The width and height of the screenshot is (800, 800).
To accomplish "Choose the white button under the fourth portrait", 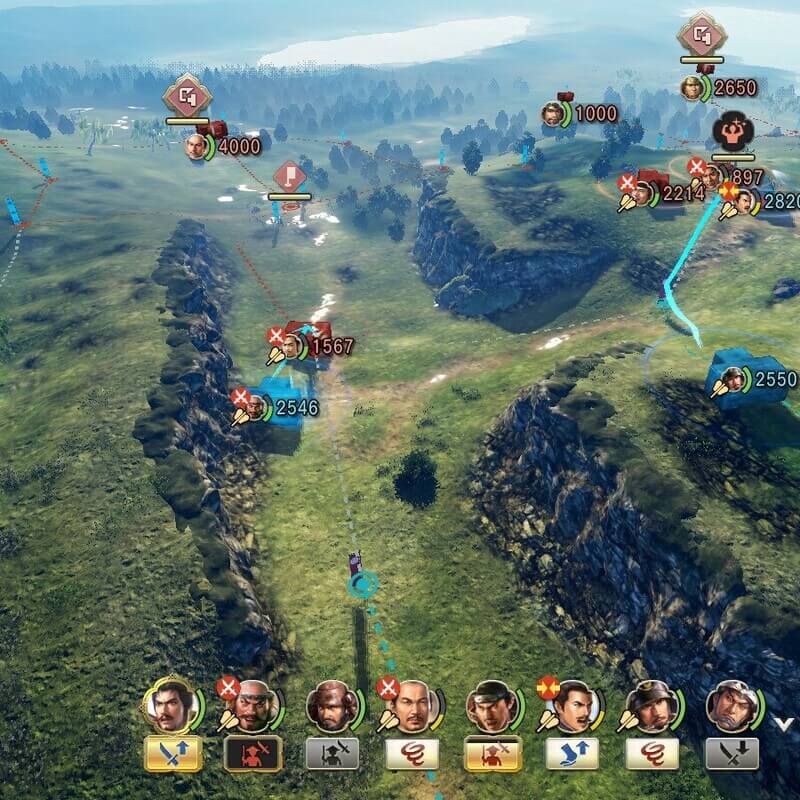I will [x=411, y=753].
